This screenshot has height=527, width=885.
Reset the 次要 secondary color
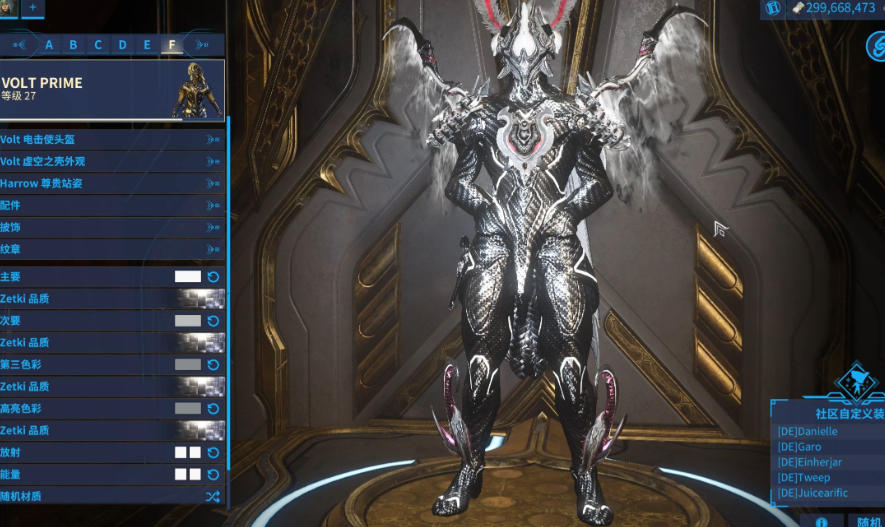click(x=213, y=321)
